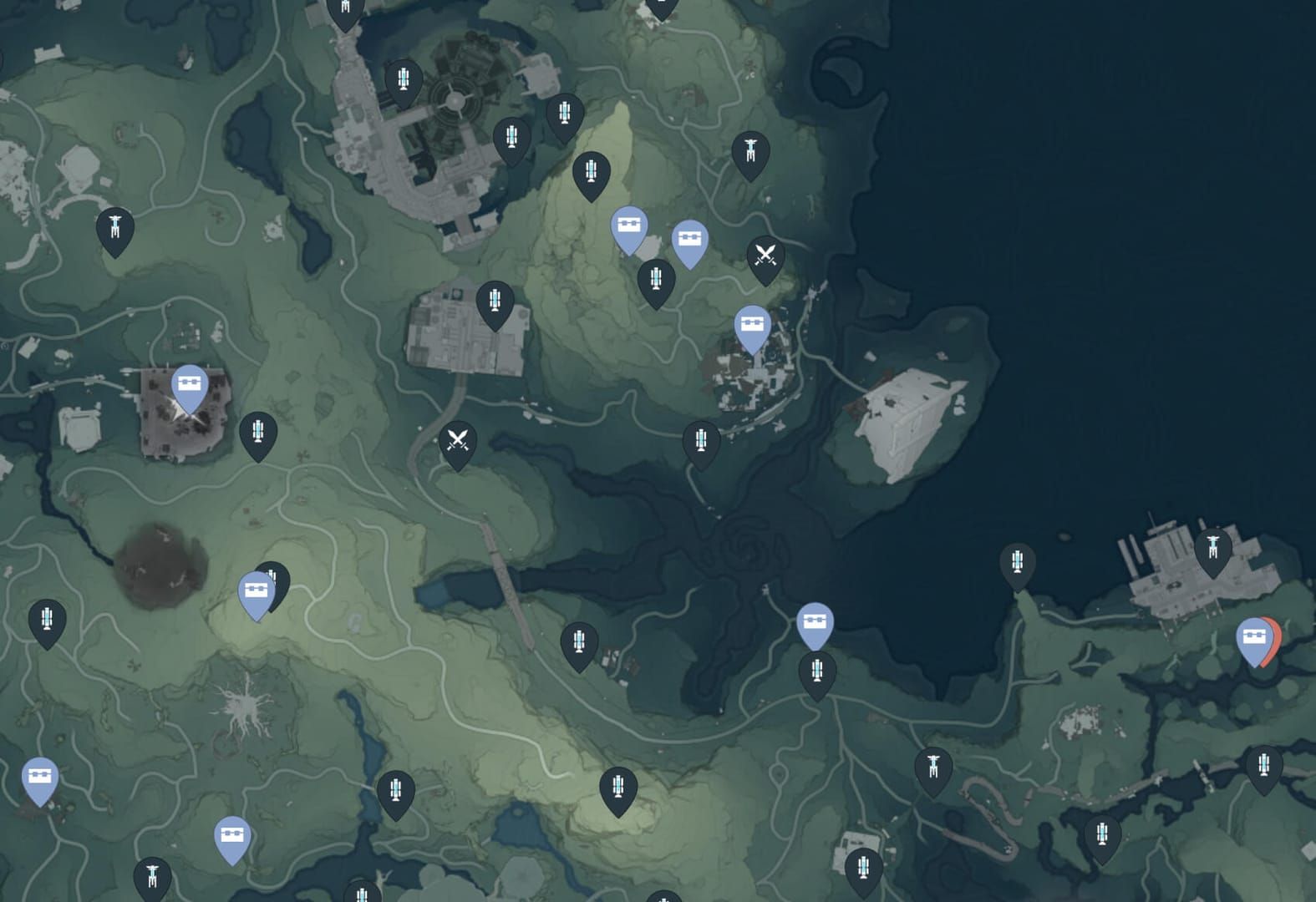Select the crossed swords battle marker near the coastal town

(765, 251)
